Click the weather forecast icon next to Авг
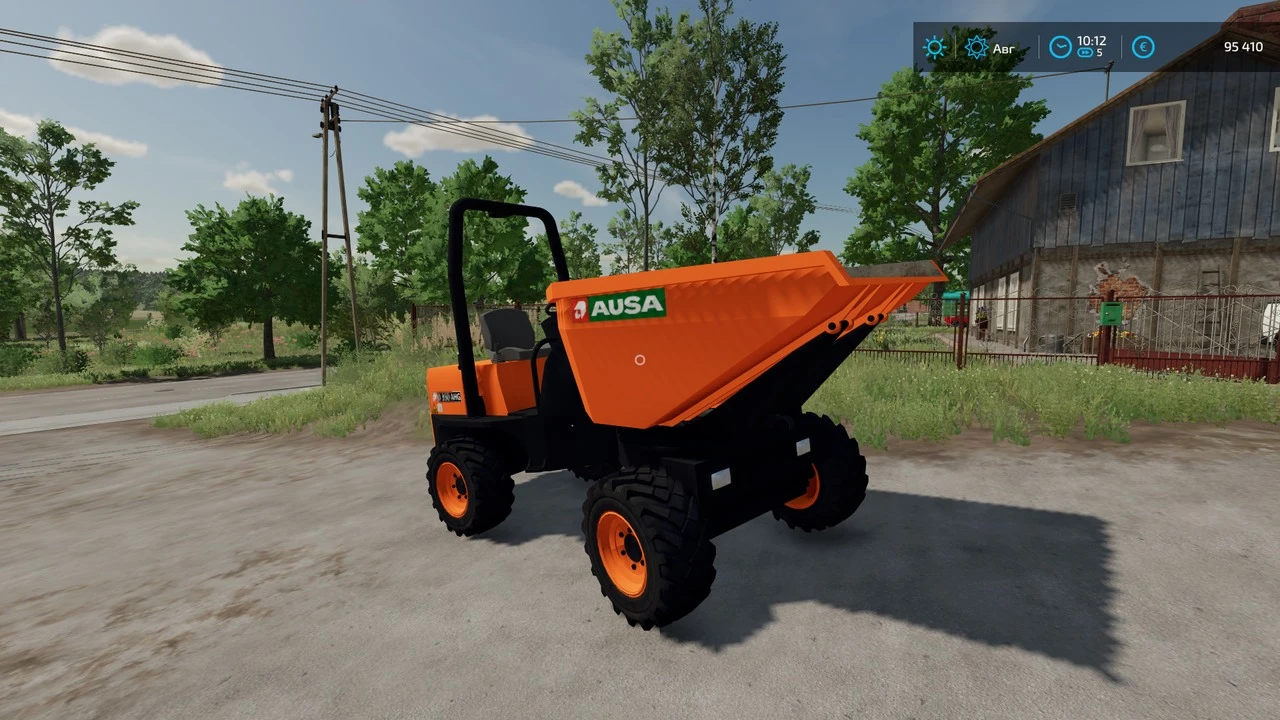The height and width of the screenshot is (720, 1280). click(977, 47)
